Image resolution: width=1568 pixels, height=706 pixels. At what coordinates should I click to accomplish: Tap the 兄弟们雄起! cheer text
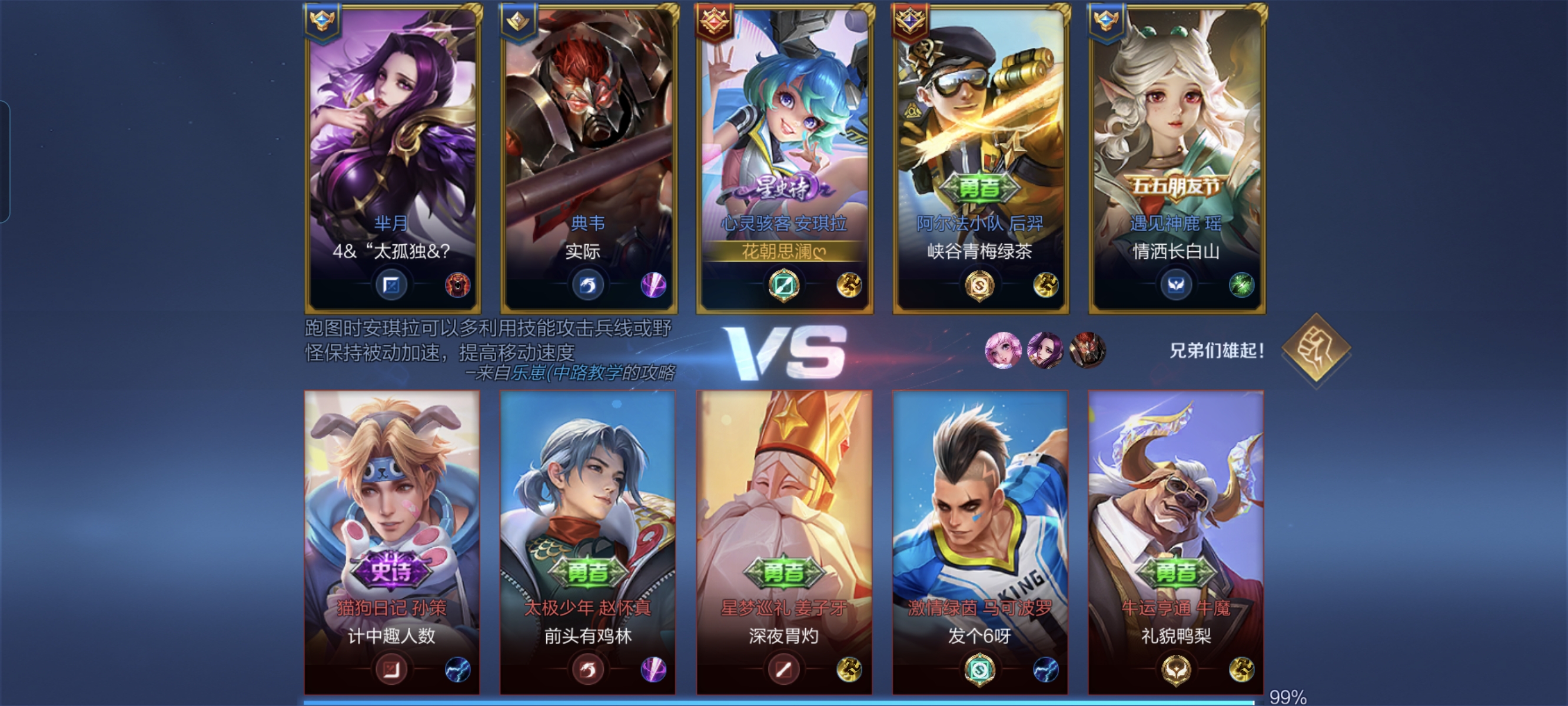pyautogui.click(x=1216, y=351)
